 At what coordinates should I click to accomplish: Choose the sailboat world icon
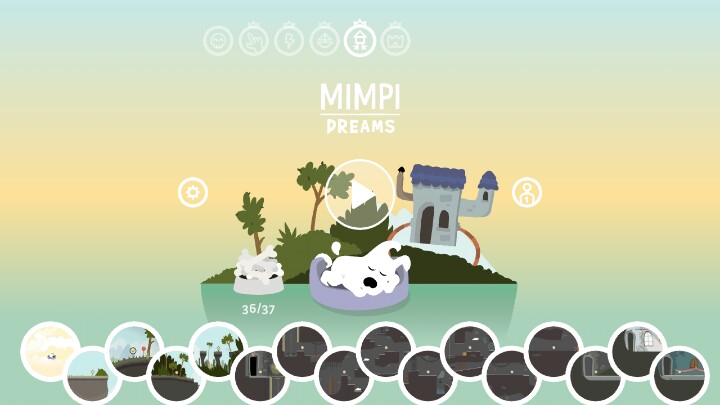click(325, 41)
